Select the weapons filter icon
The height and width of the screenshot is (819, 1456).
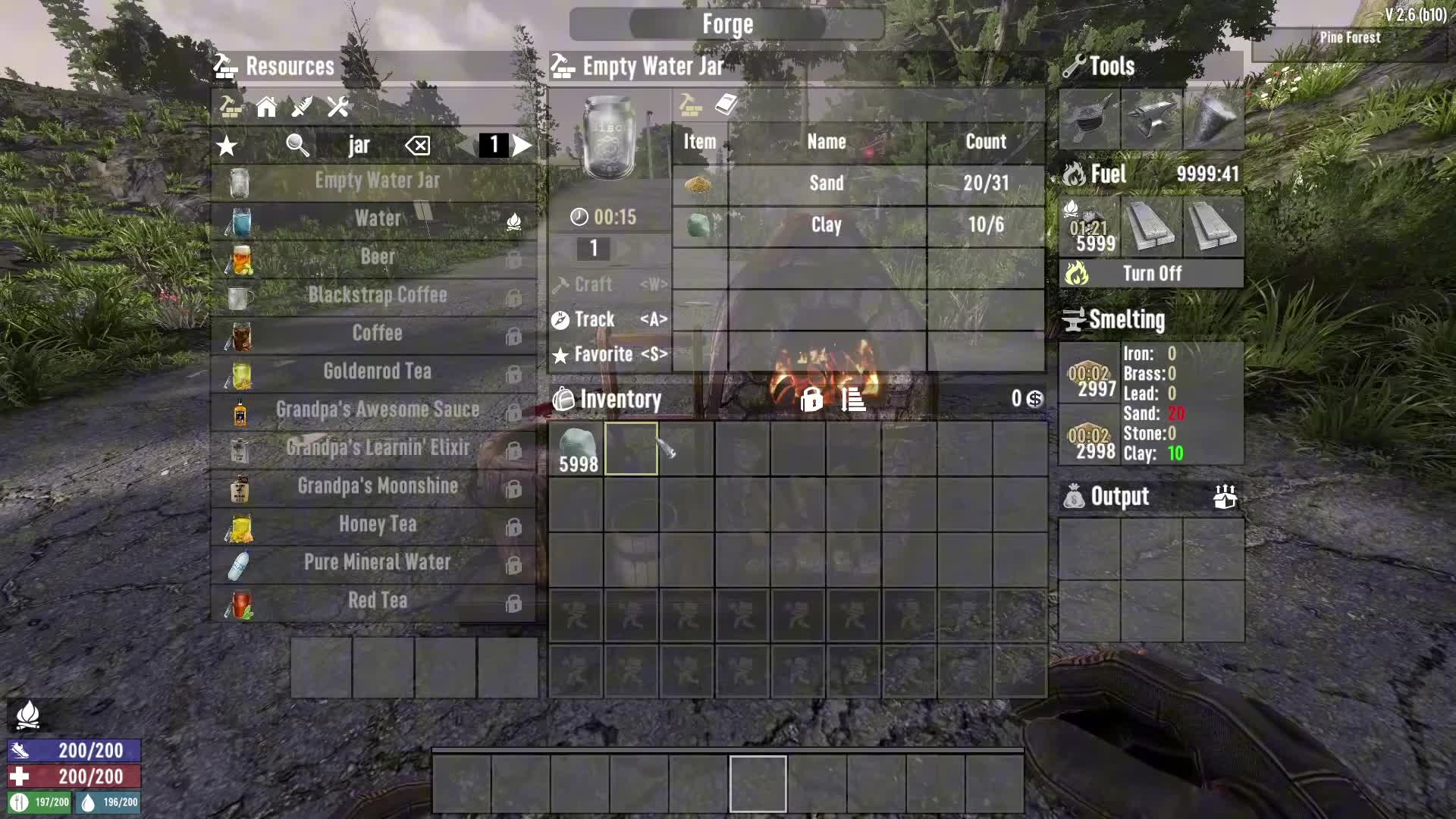click(x=301, y=108)
